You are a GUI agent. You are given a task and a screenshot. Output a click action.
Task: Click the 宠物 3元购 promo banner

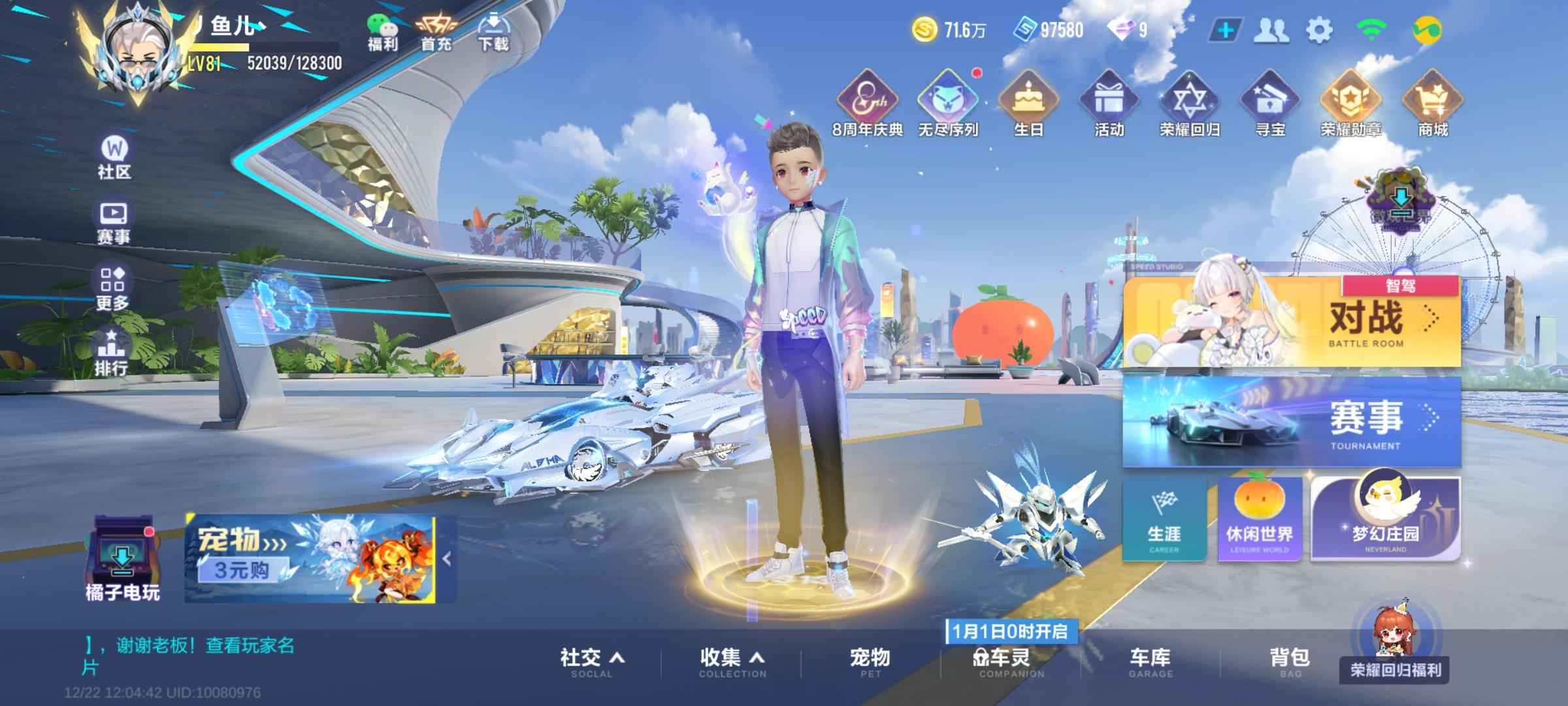pos(310,558)
